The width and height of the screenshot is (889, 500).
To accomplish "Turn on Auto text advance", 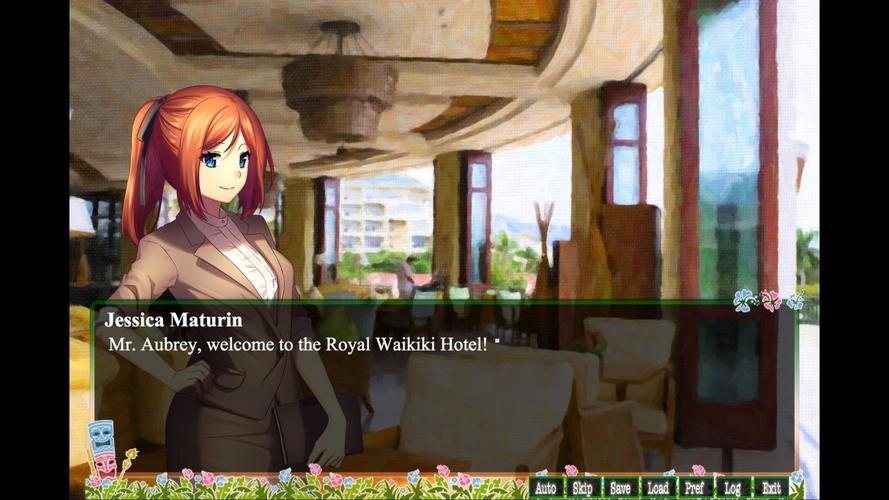I will [545, 488].
